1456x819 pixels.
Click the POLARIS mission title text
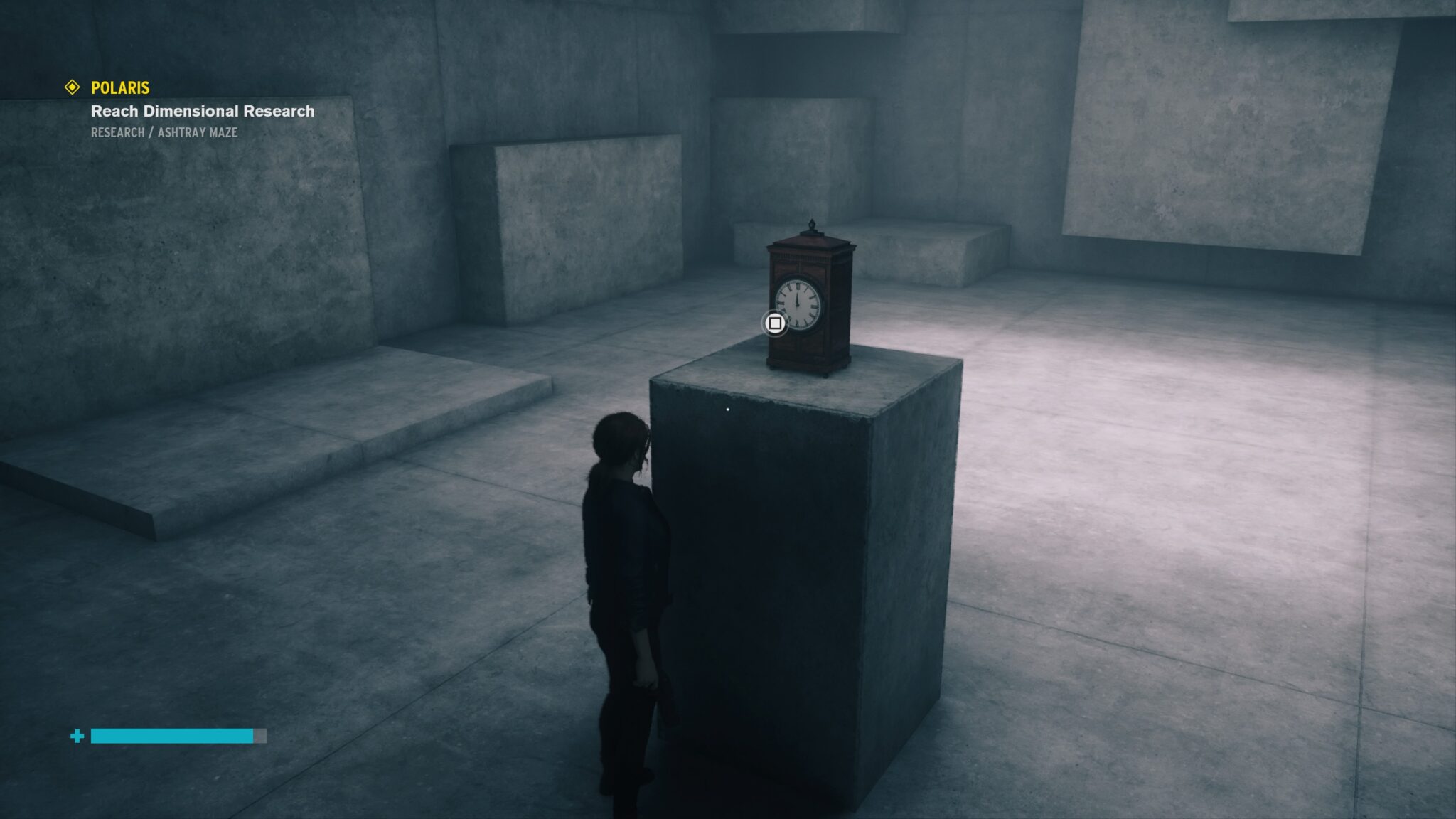(x=119, y=88)
